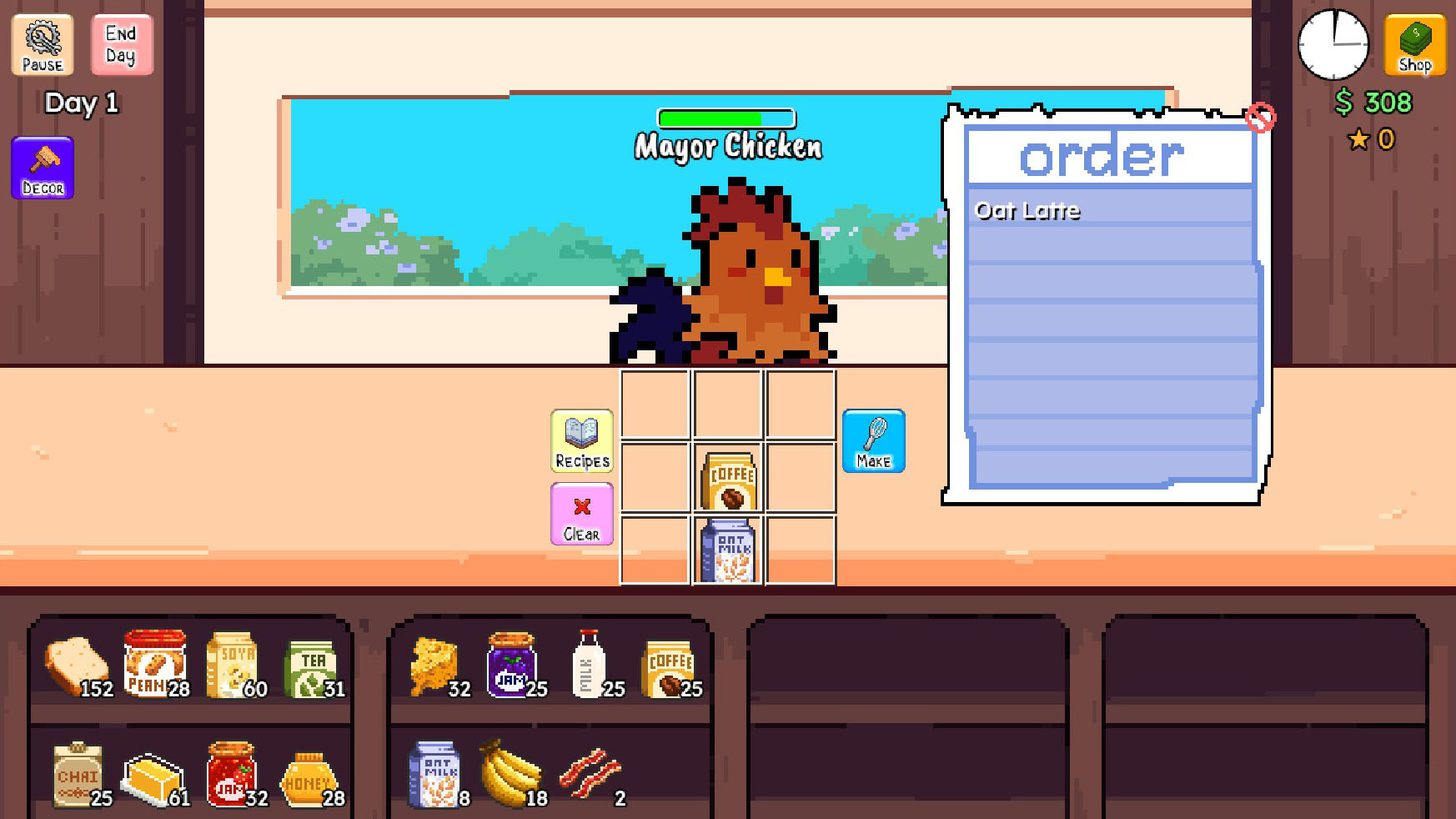Choose the chai box from the shelf
Viewport: 1456px width, 819px height.
click(78, 775)
